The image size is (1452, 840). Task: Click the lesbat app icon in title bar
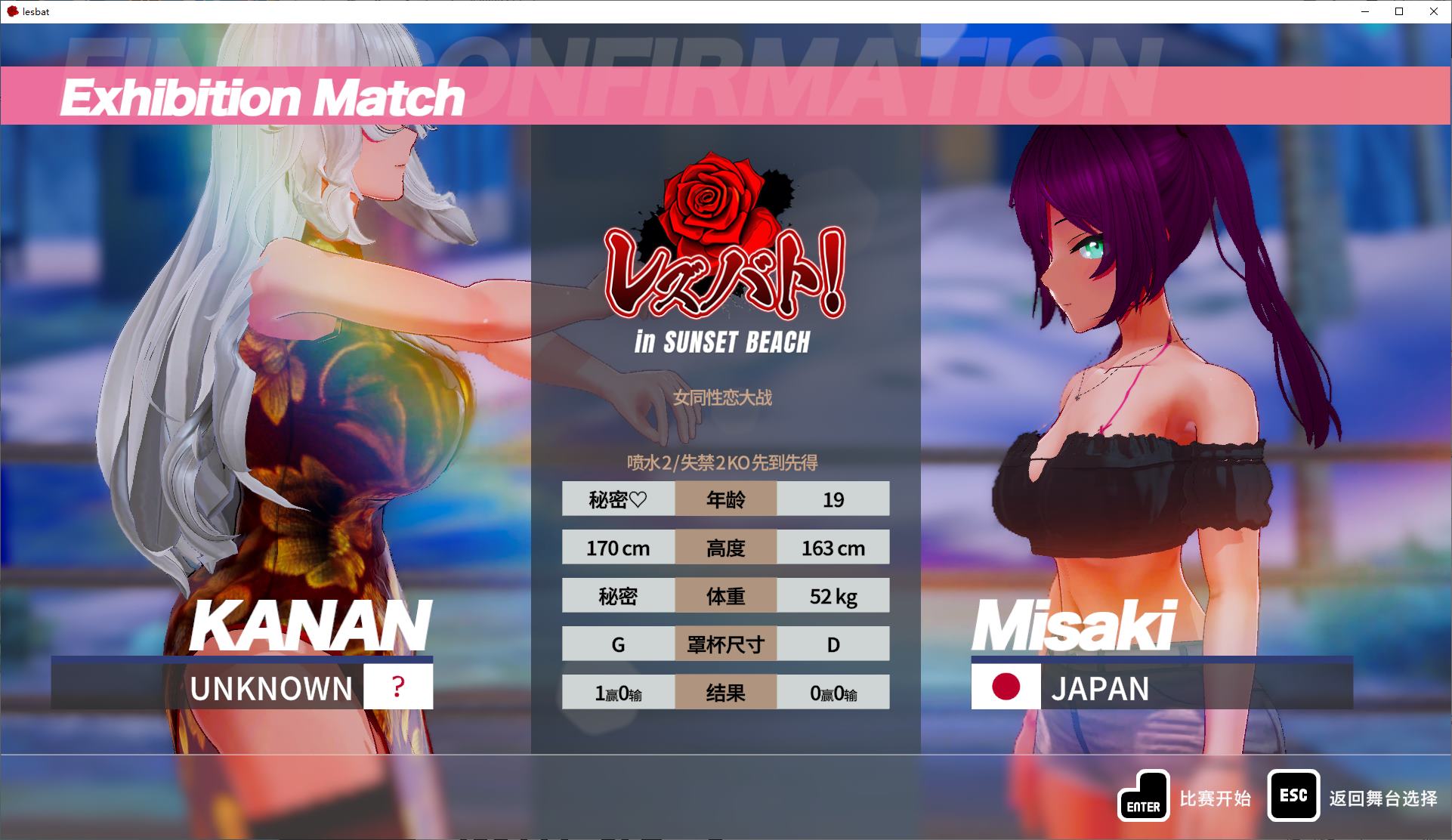pyautogui.click(x=14, y=11)
